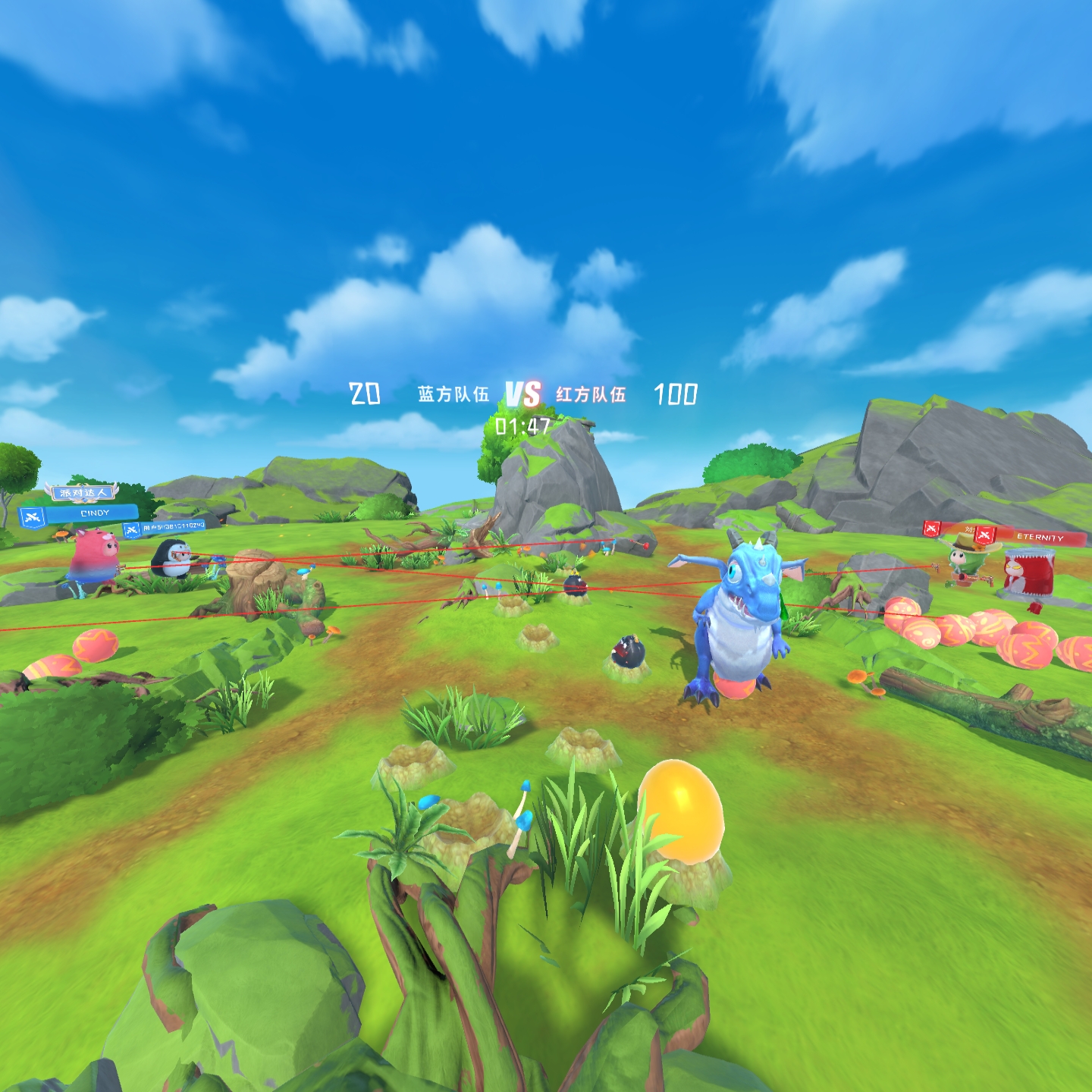Viewport: 1092px width, 1092px height.
Task: Select the red crossed-pistols badge beside ETERNITY
Action: click(984, 535)
